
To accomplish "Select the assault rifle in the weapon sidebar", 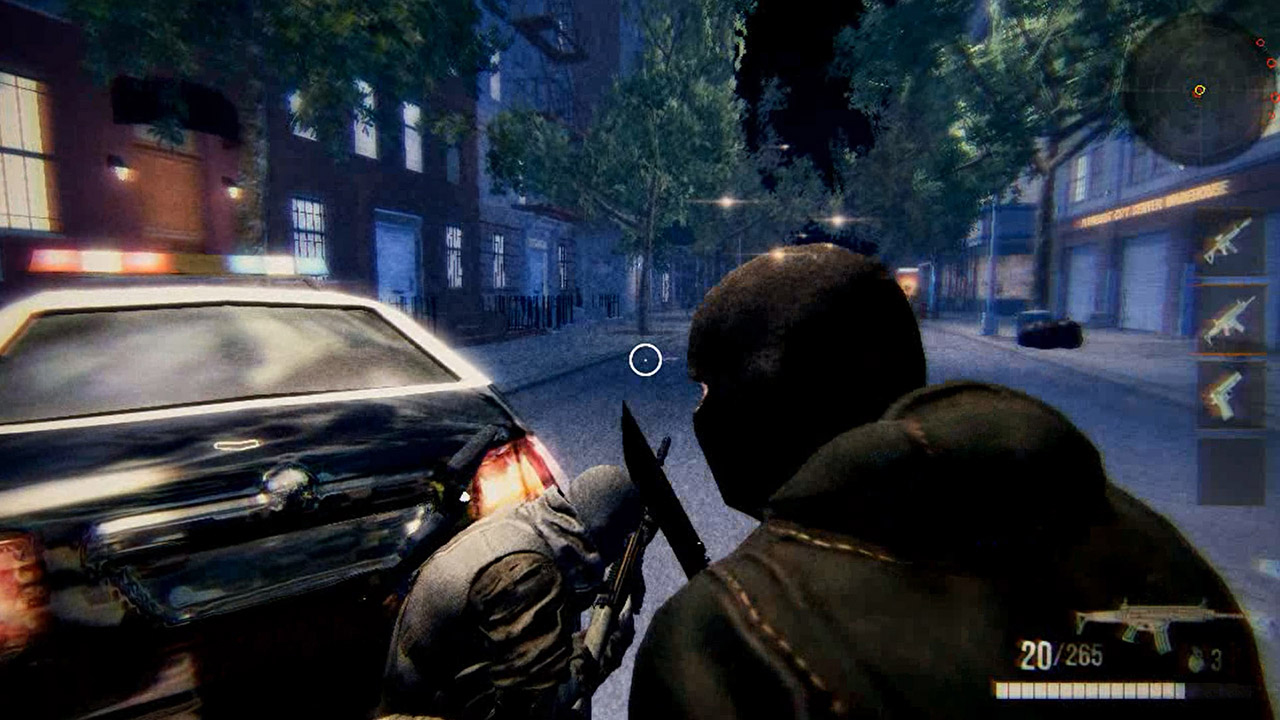I will click(1229, 243).
